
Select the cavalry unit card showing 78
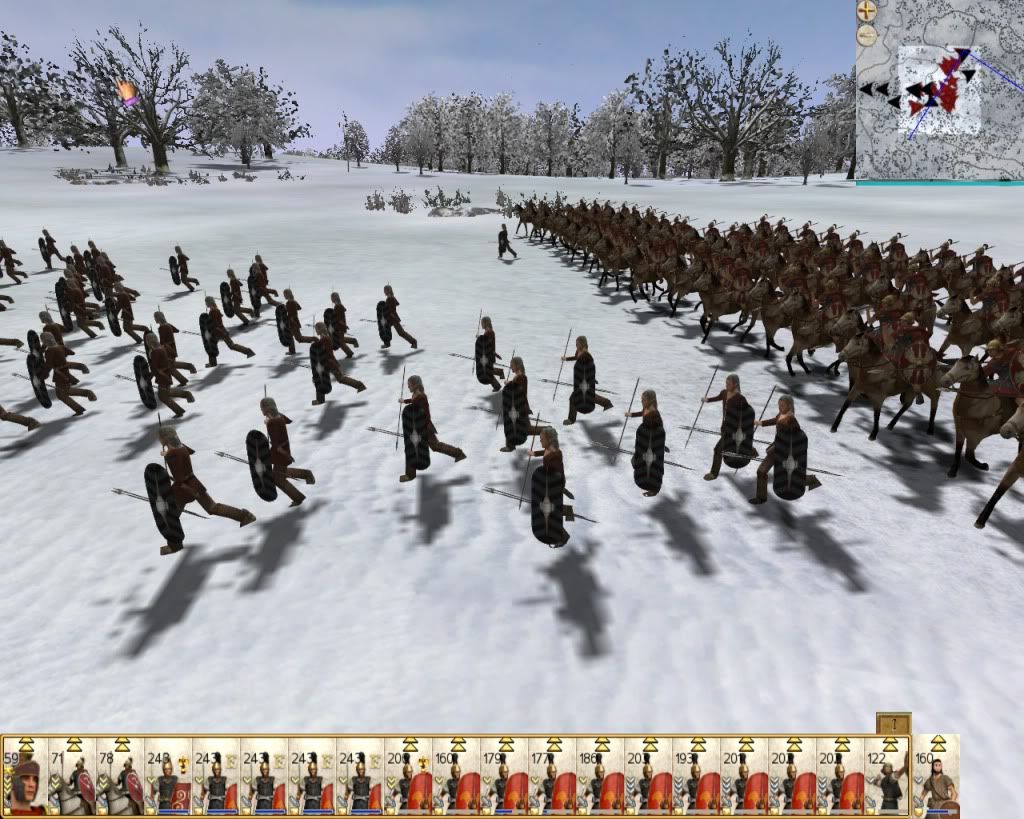pos(120,777)
